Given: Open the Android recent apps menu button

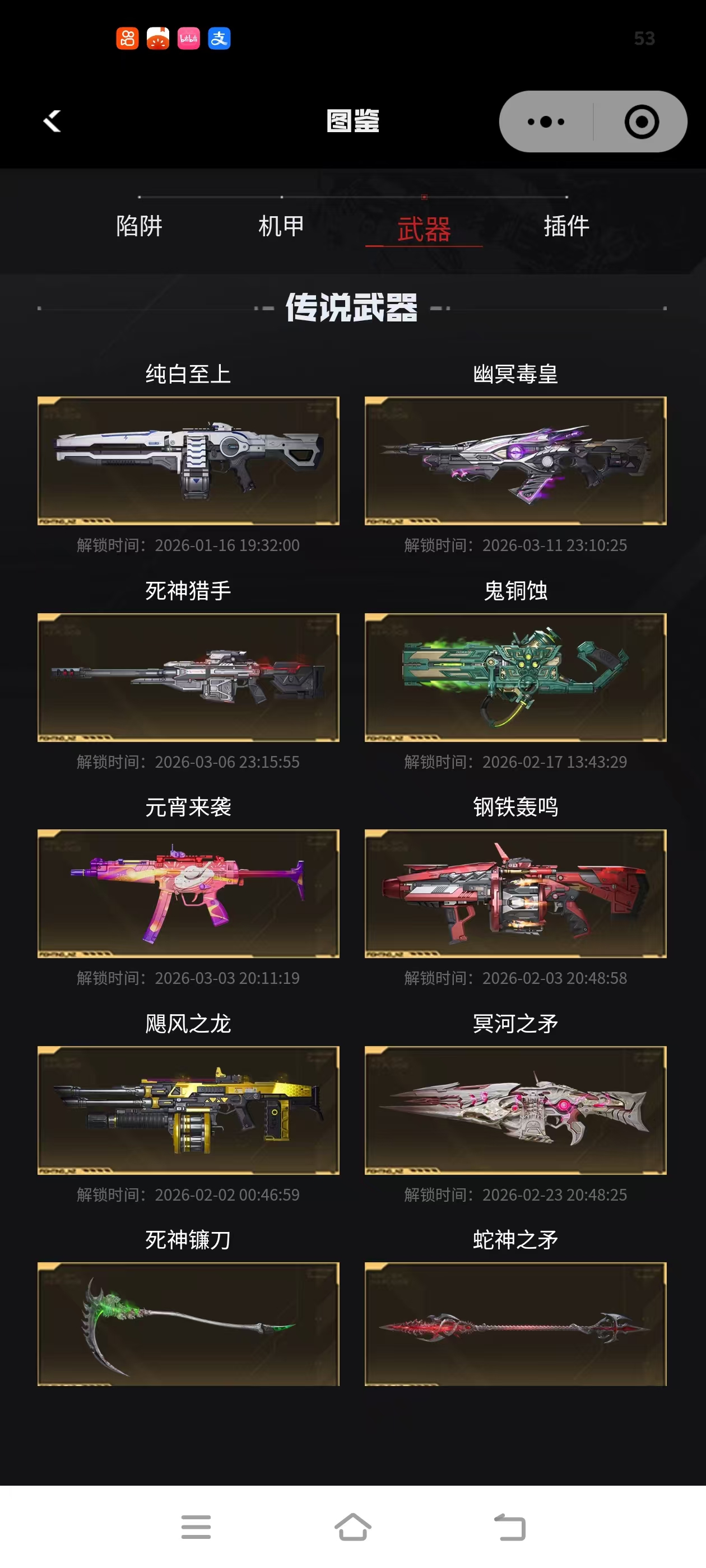Looking at the screenshot, I should pos(196,1527).
